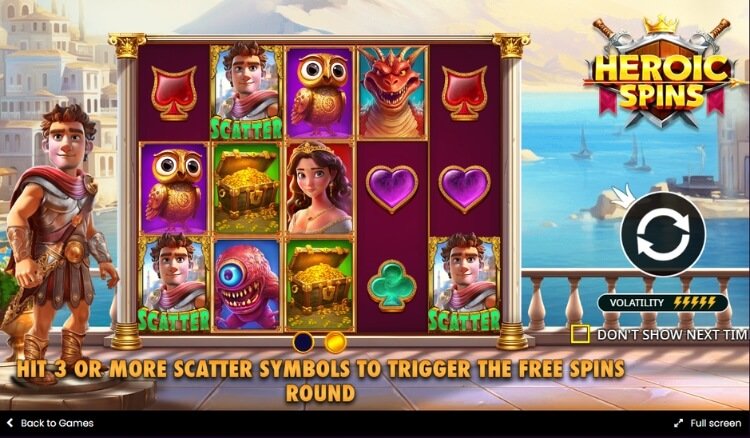The height and width of the screenshot is (438, 750).
Task: Select the dark blue page indicator dot
Action: pos(304,343)
